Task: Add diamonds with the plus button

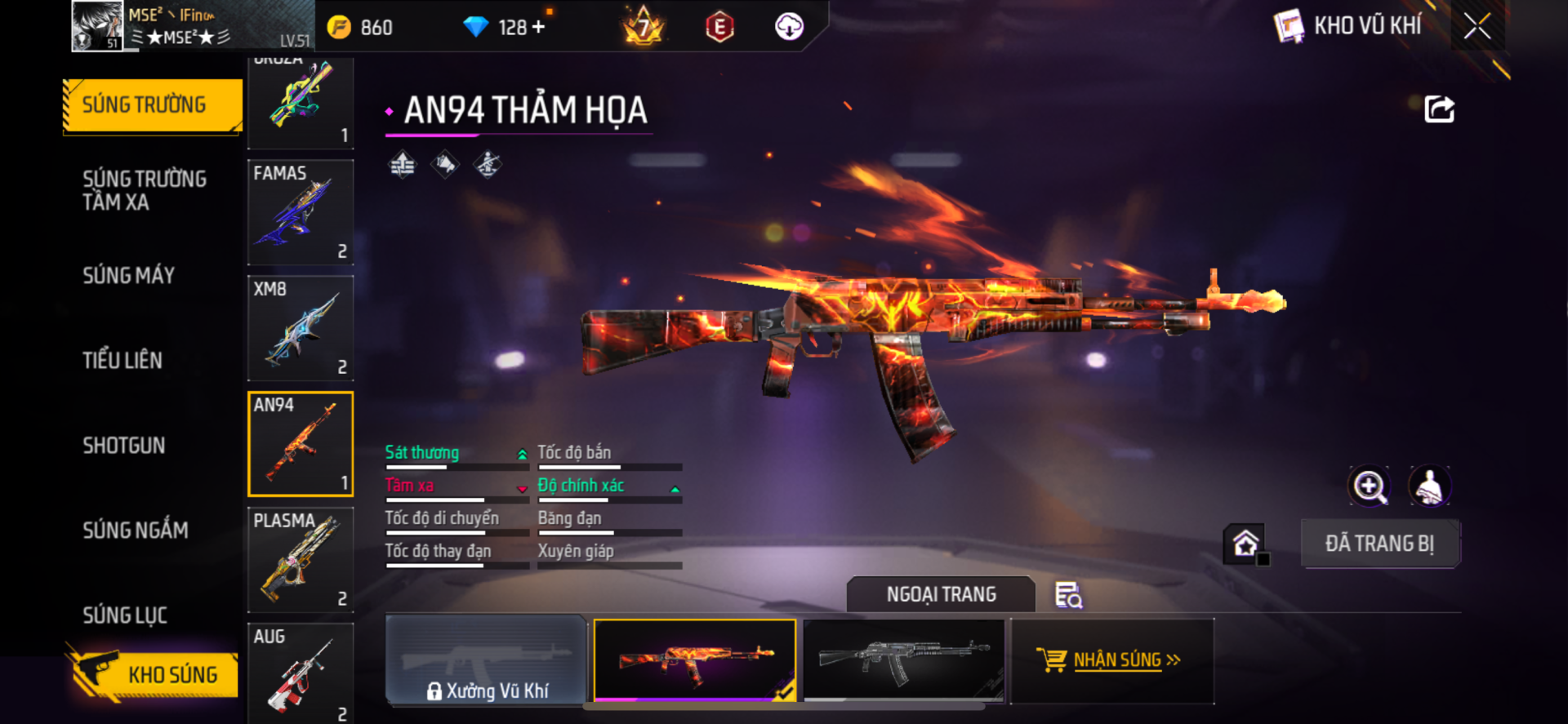Action: pos(538,27)
